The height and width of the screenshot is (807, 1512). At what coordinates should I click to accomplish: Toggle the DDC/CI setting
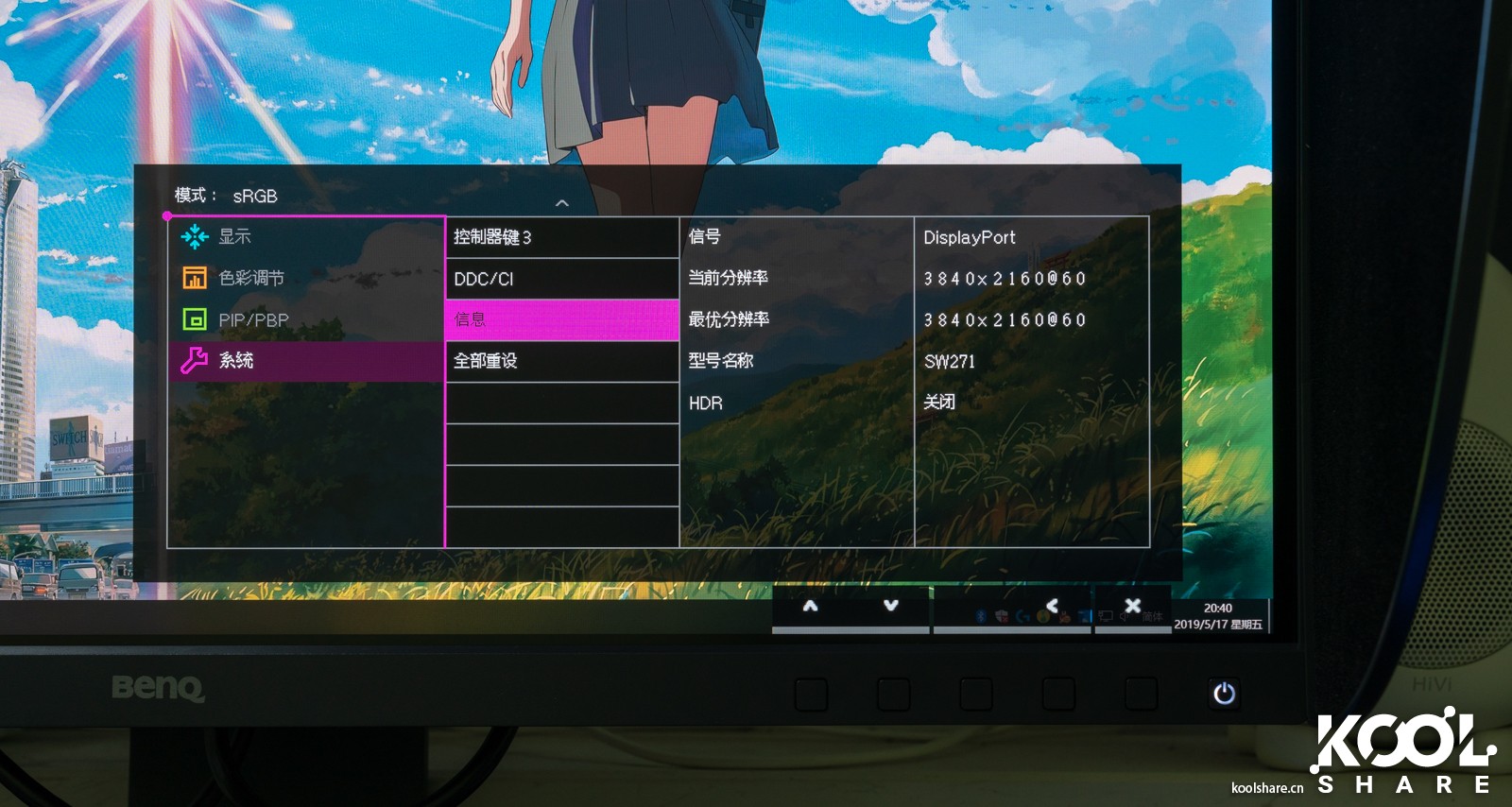tap(562, 278)
